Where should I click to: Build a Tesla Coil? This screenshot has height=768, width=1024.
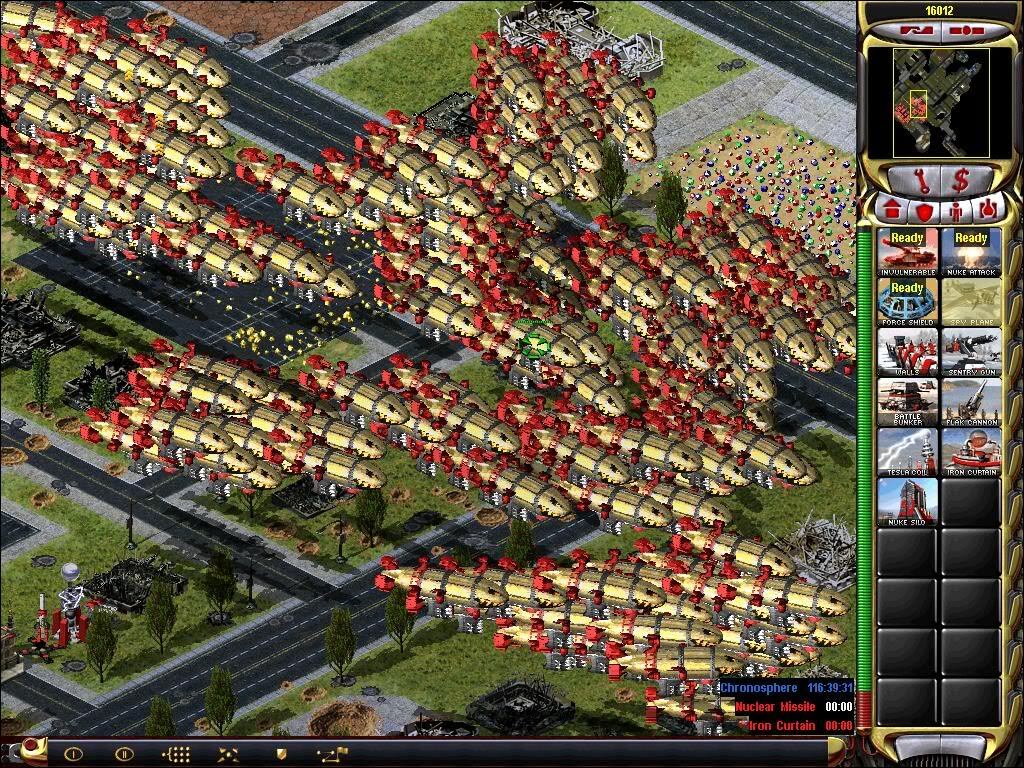(907, 452)
